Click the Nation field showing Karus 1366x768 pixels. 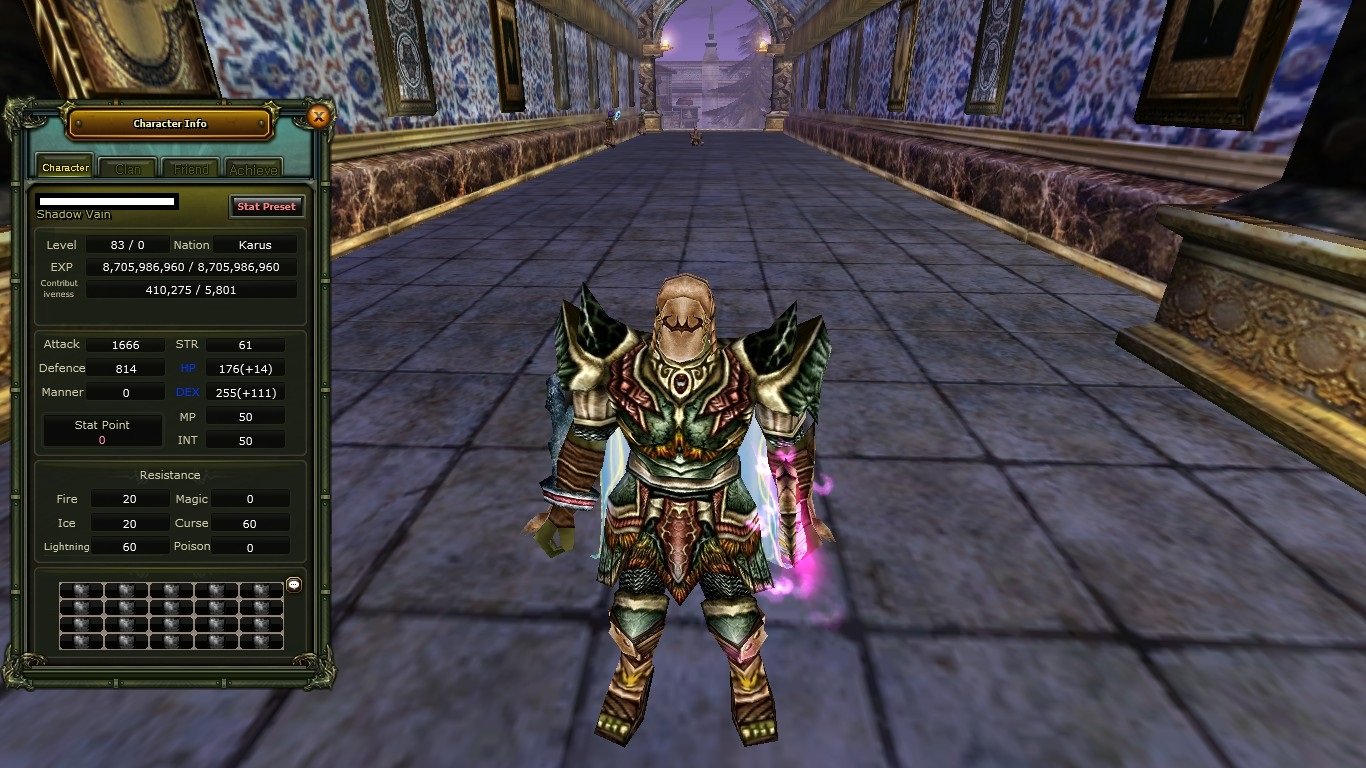254,244
